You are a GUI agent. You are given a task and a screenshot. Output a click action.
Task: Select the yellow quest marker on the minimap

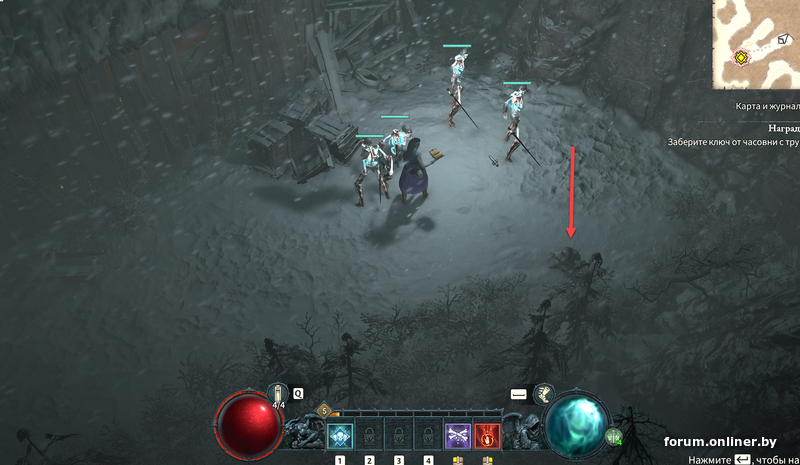tap(740, 57)
